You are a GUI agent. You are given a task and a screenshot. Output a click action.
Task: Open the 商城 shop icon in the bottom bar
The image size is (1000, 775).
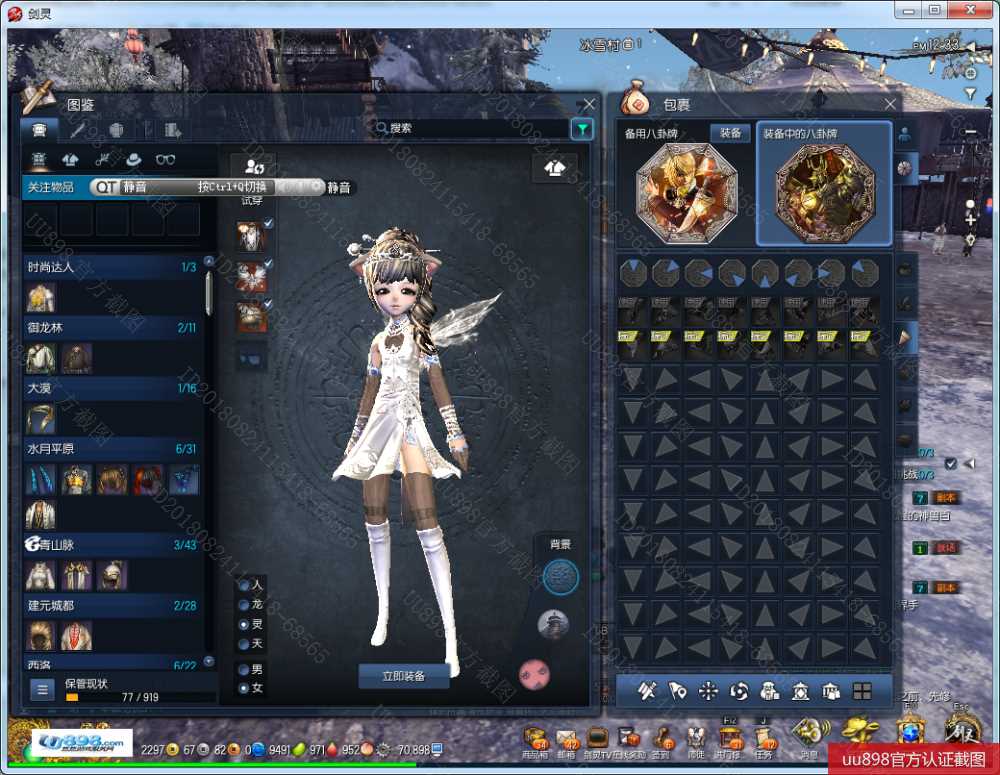(x=534, y=740)
